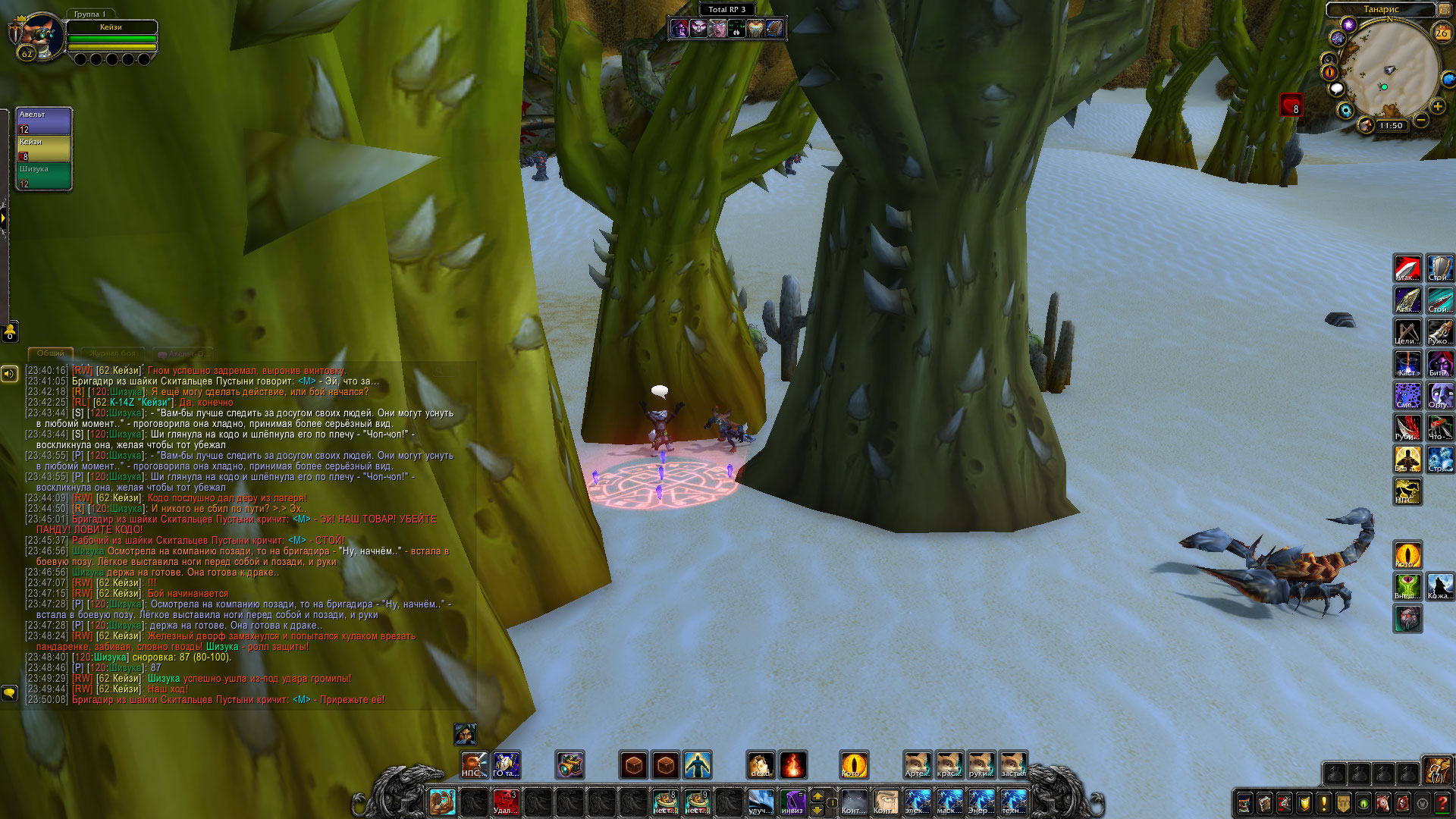Switch to the Общий chat tab
The height and width of the screenshot is (819, 1456).
tap(51, 353)
